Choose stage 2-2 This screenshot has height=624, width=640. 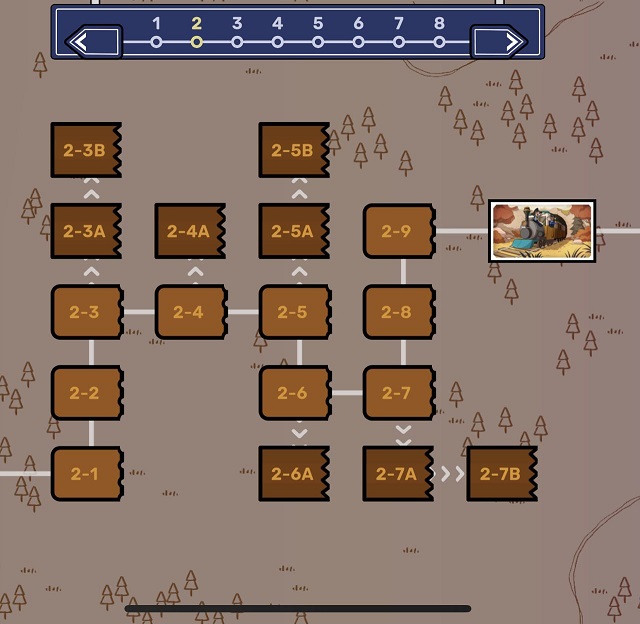(86, 393)
